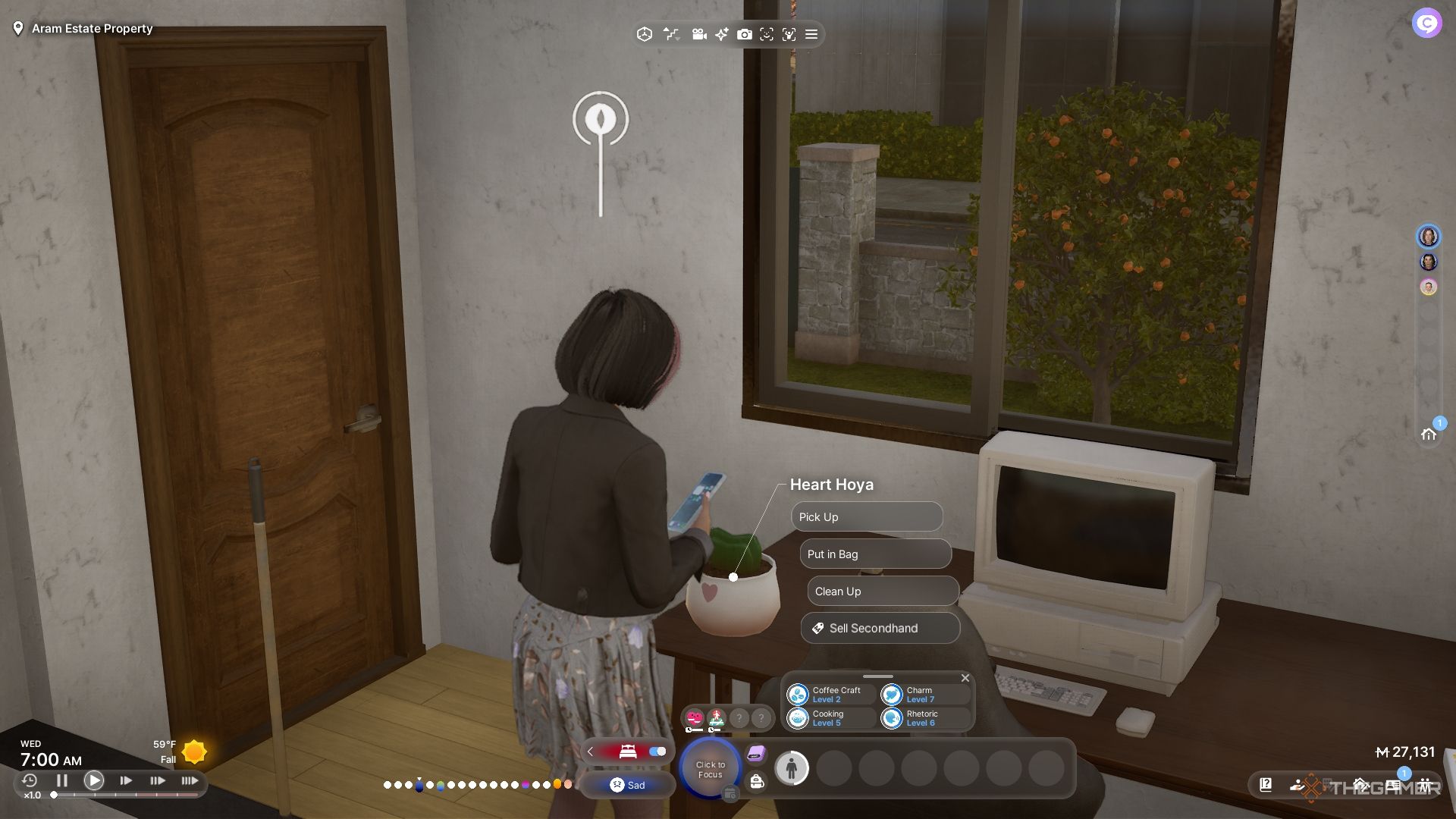Open the Coffee Craft skill entry
The image size is (1456, 819).
click(x=830, y=695)
